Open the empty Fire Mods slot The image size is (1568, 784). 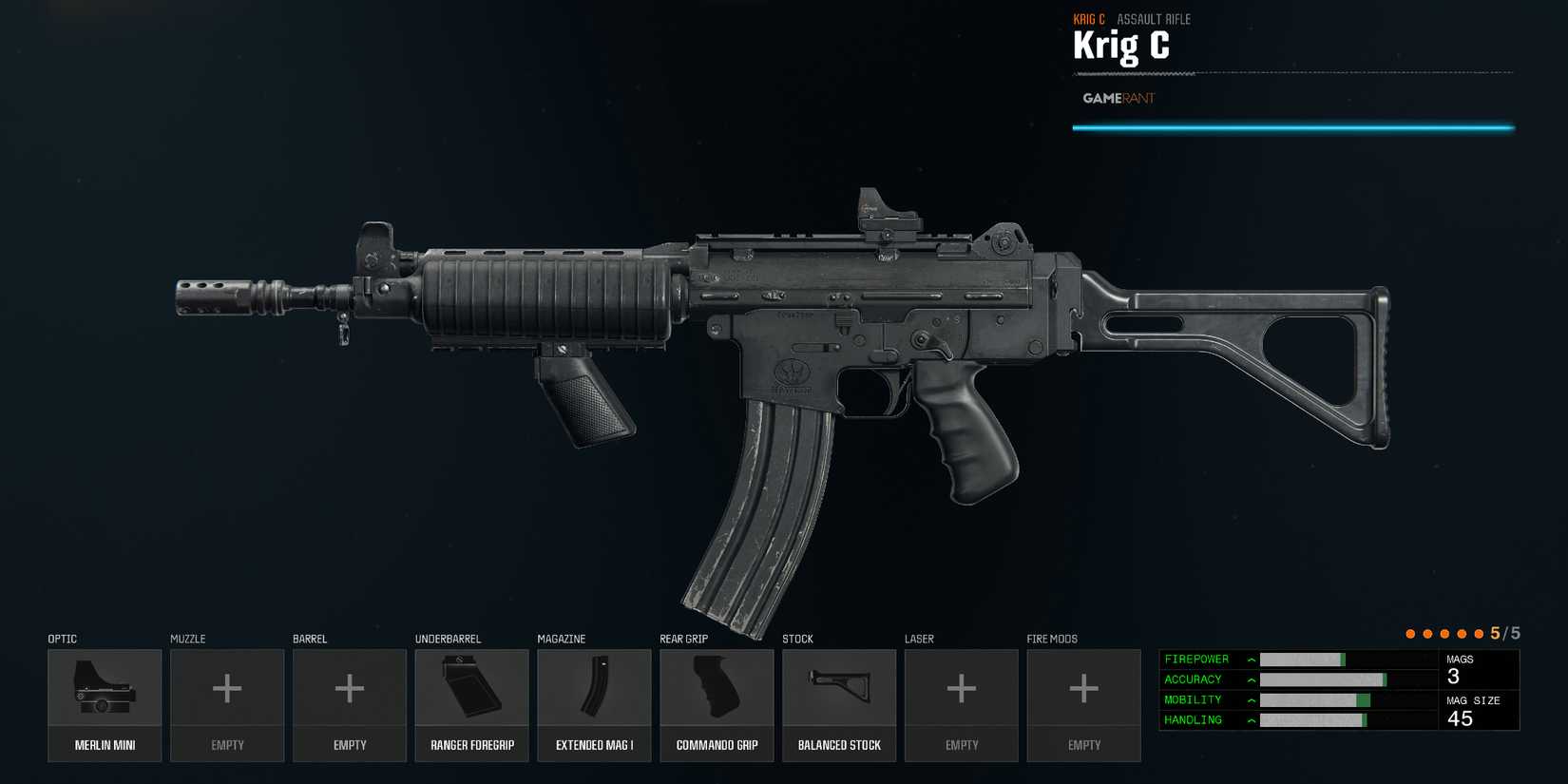(x=1083, y=703)
